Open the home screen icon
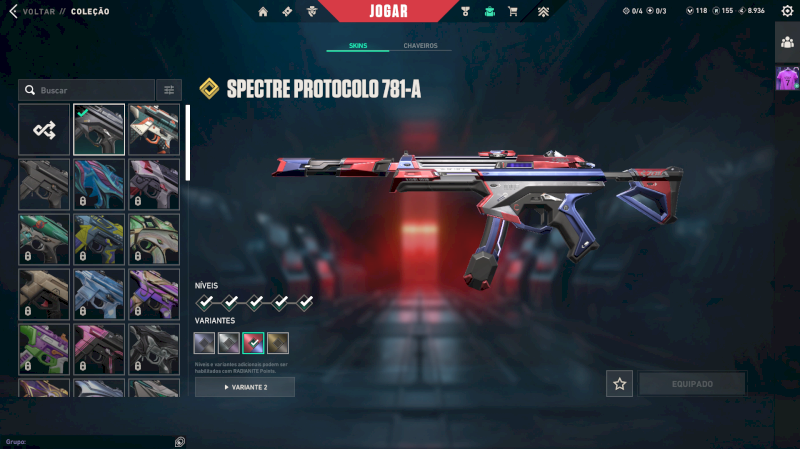 point(263,12)
